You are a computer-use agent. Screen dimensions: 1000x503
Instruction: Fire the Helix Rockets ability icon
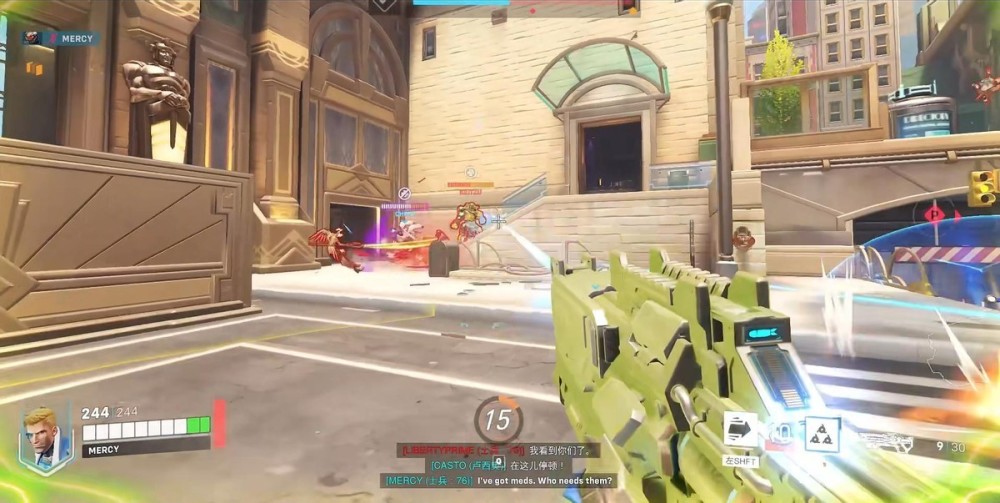(781, 433)
